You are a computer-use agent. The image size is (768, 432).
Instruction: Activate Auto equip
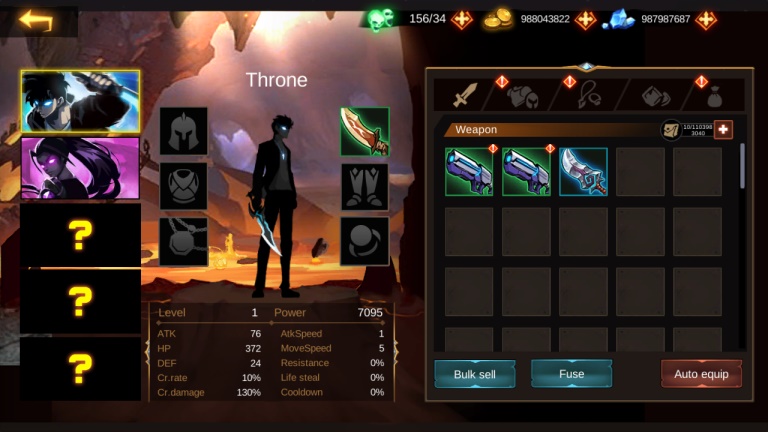701,374
